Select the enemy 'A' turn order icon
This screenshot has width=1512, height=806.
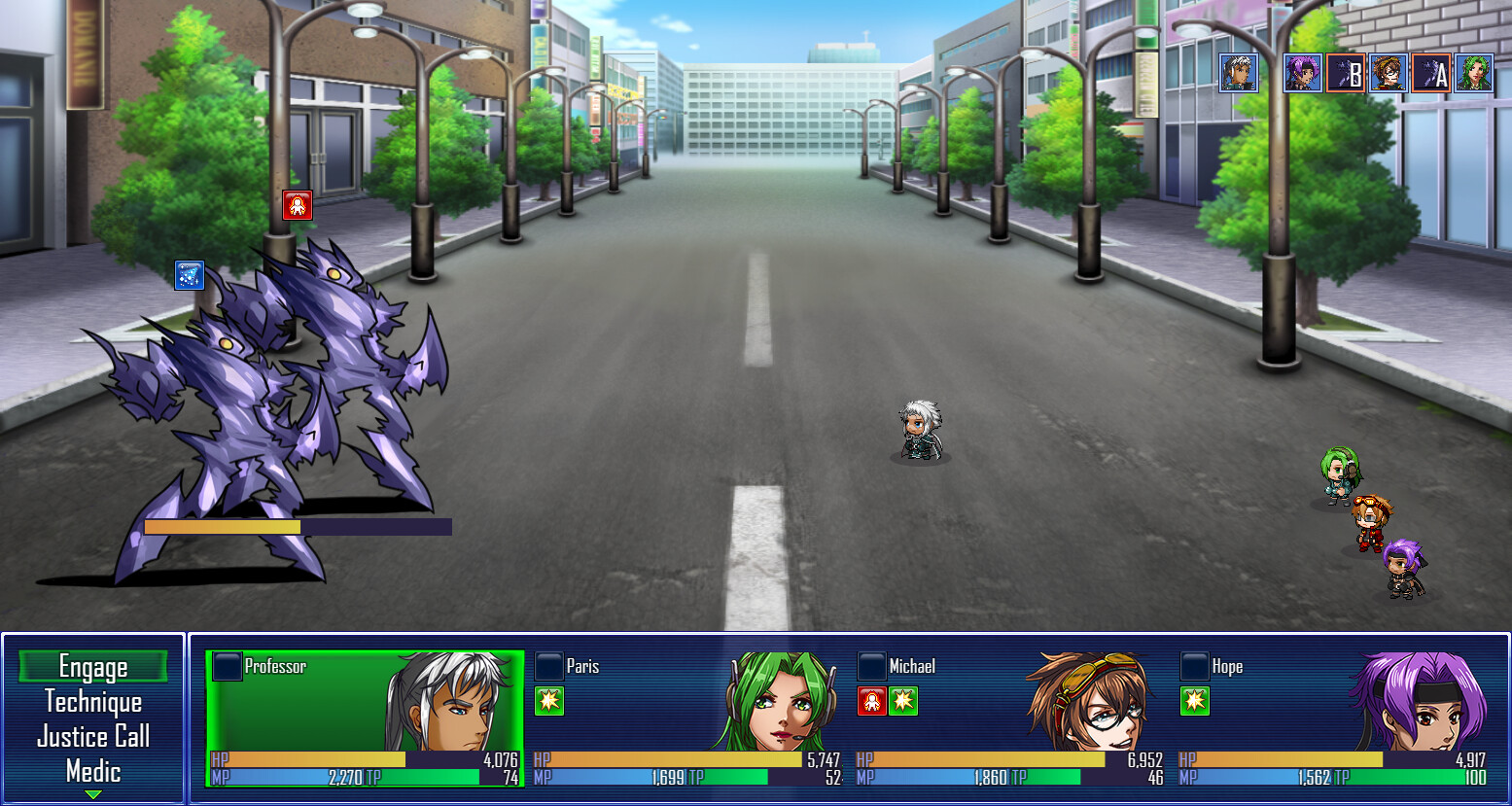pyautogui.click(x=1430, y=72)
